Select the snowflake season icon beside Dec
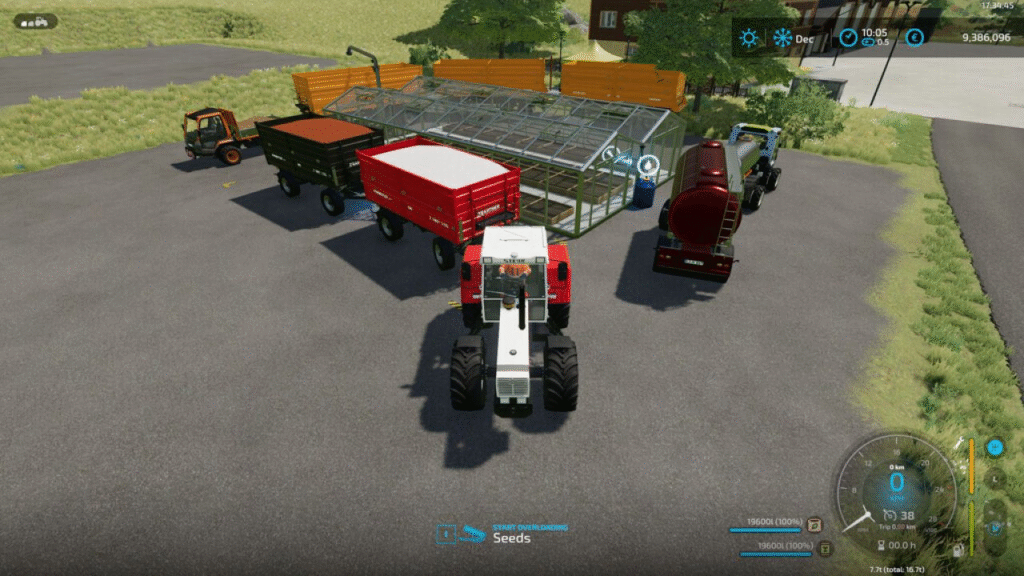 point(782,38)
